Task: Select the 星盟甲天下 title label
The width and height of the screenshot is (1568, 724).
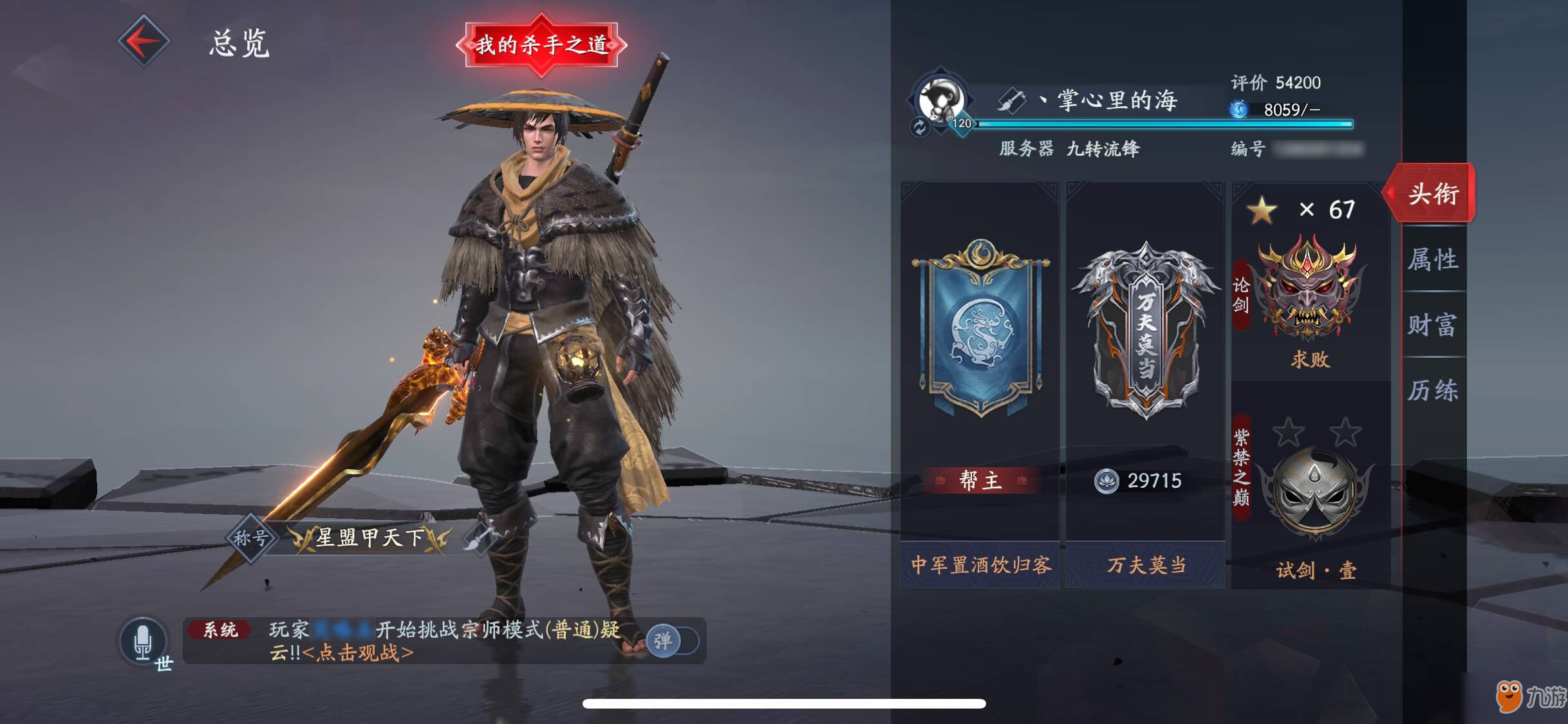Action: tap(370, 538)
